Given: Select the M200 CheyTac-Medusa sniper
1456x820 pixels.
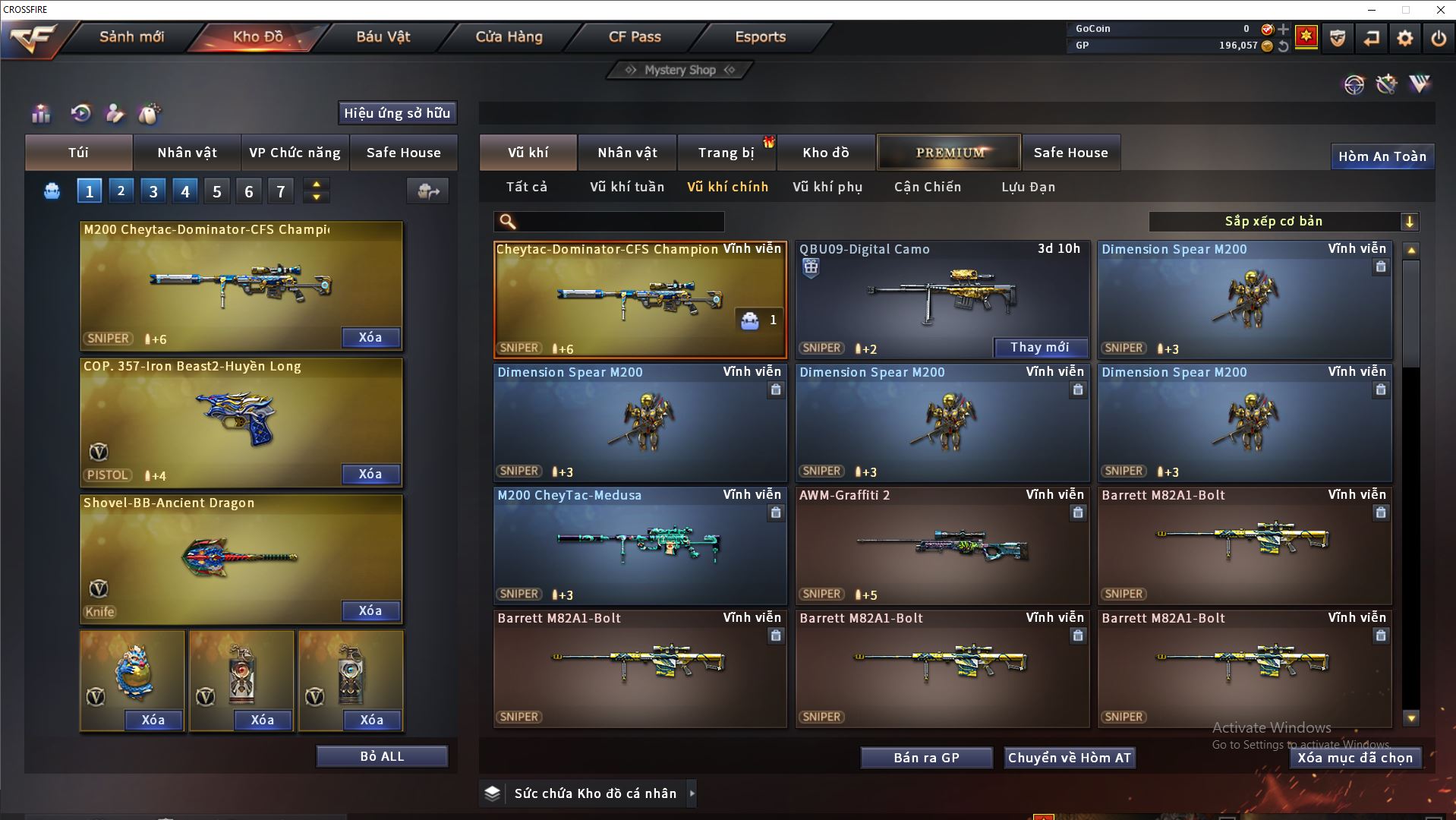Looking at the screenshot, I should pyautogui.click(x=640, y=544).
